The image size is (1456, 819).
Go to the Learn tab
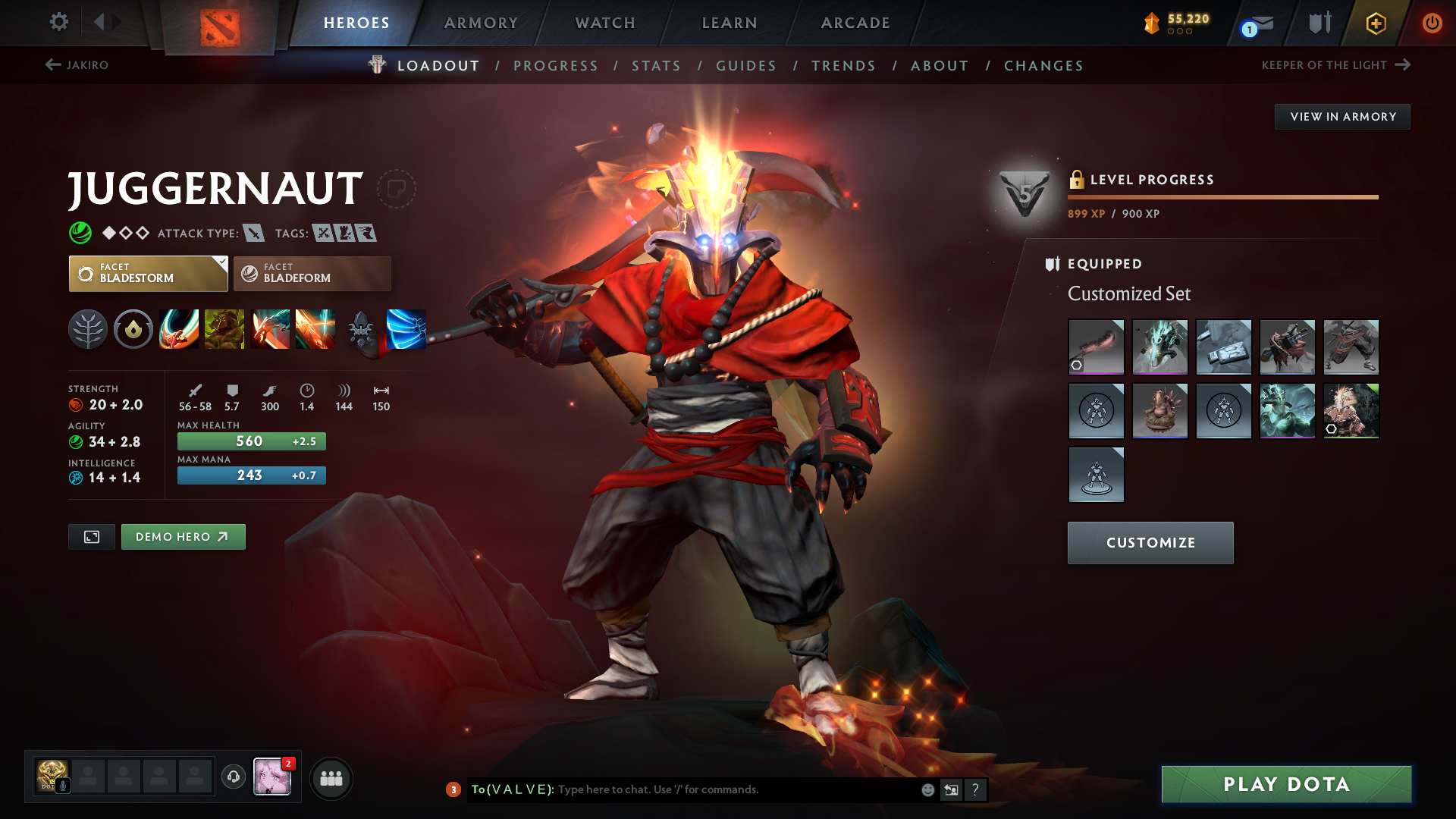730,23
